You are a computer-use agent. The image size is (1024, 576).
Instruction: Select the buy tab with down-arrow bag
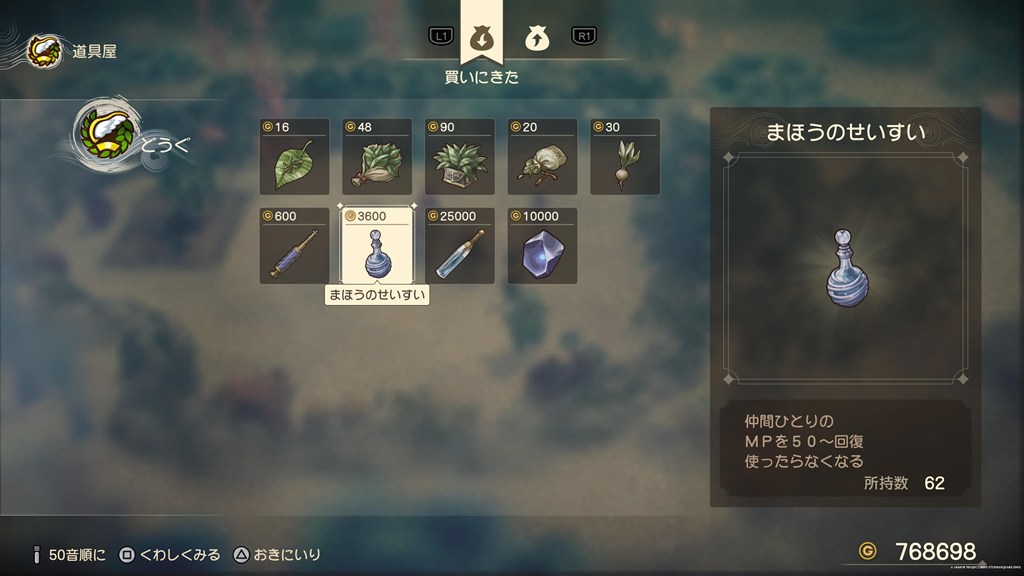pos(481,38)
